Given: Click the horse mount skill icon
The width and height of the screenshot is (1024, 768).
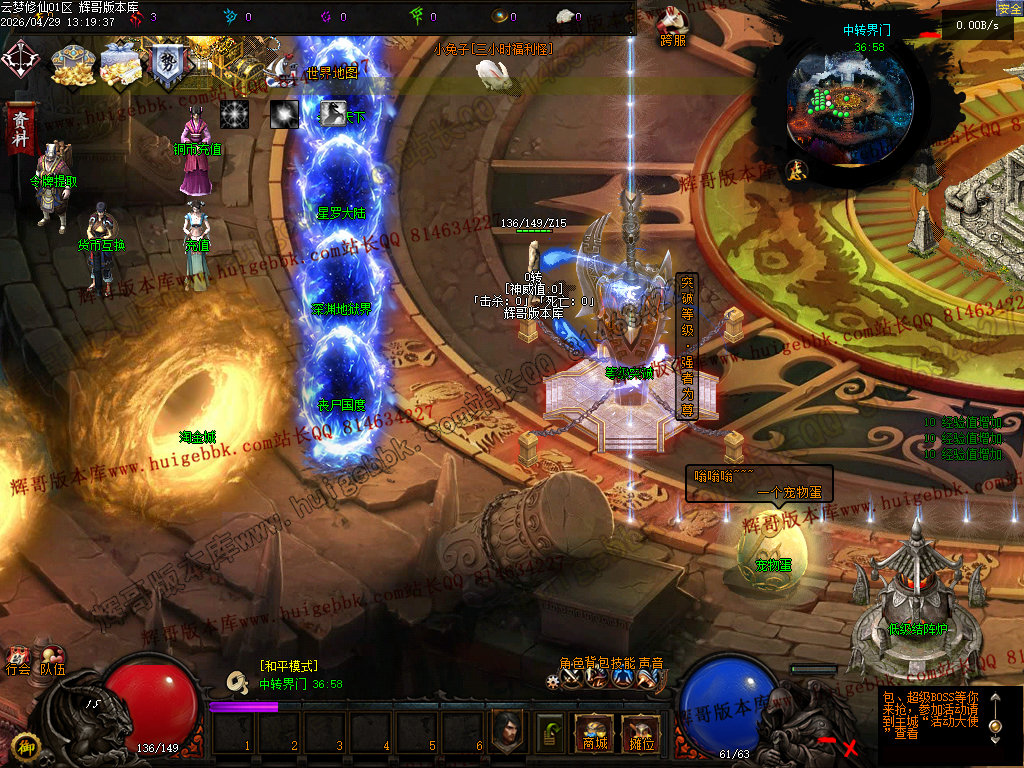Looking at the screenshot, I should [x=334, y=113].
